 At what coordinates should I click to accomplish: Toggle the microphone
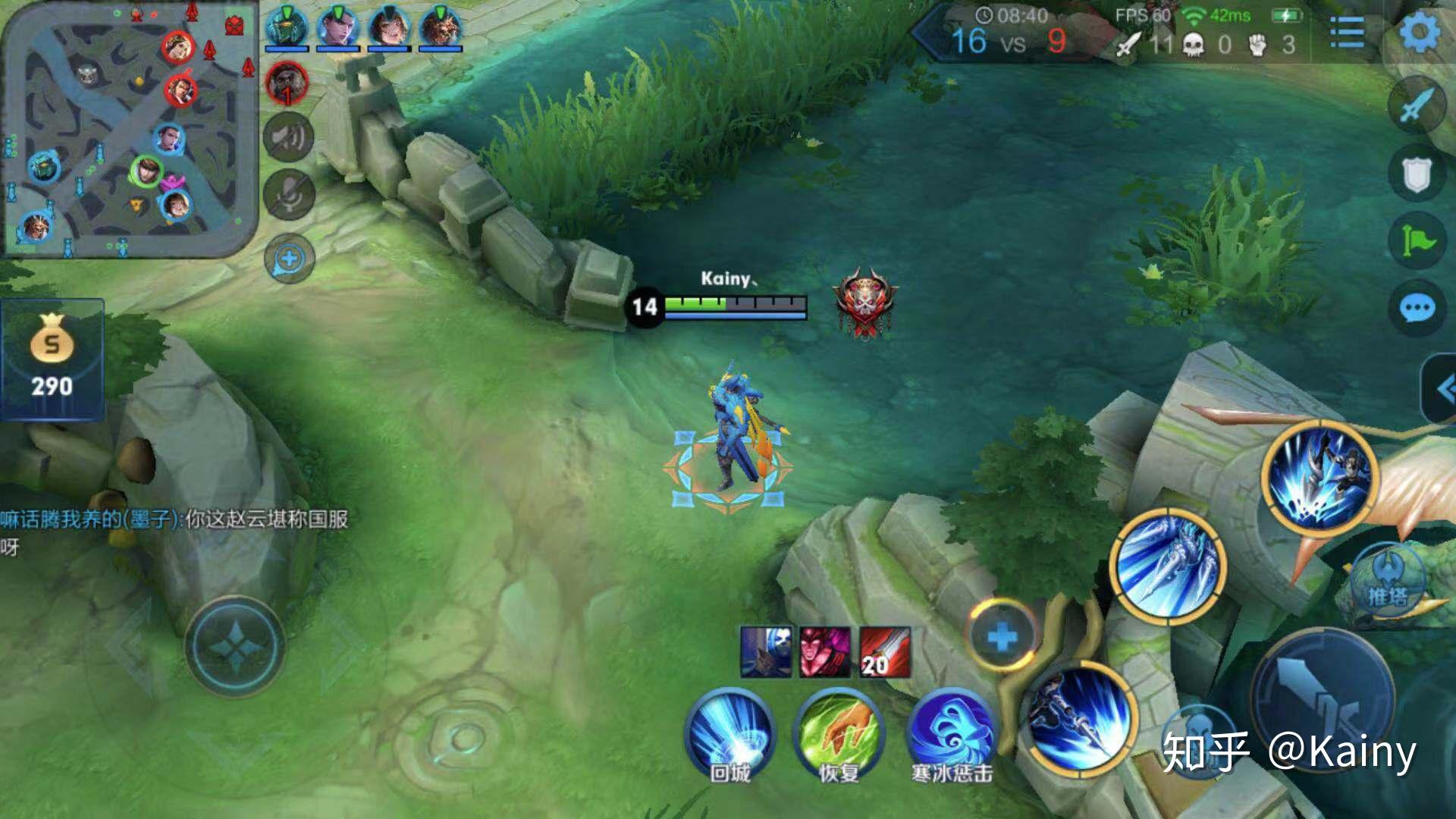tap(289, 195)
